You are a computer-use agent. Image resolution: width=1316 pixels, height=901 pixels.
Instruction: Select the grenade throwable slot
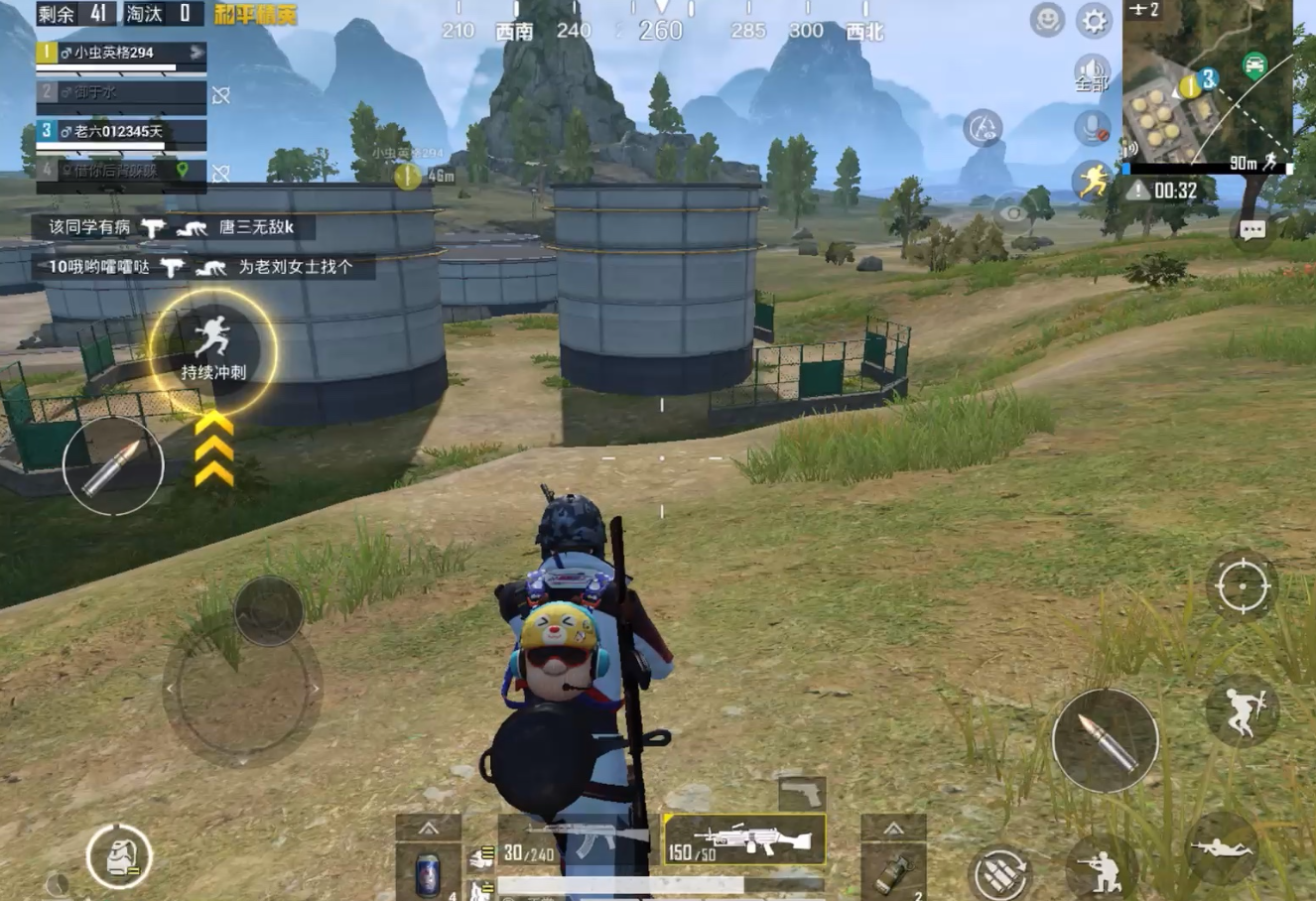point(893,873)
